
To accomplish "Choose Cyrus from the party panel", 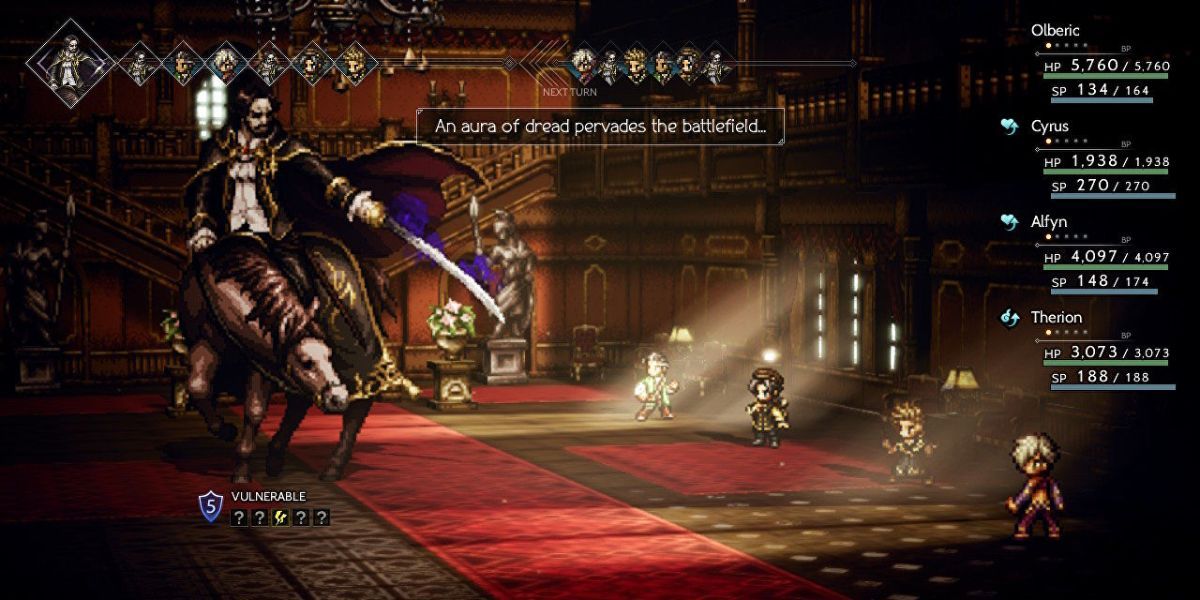I will click(1050, 127).
